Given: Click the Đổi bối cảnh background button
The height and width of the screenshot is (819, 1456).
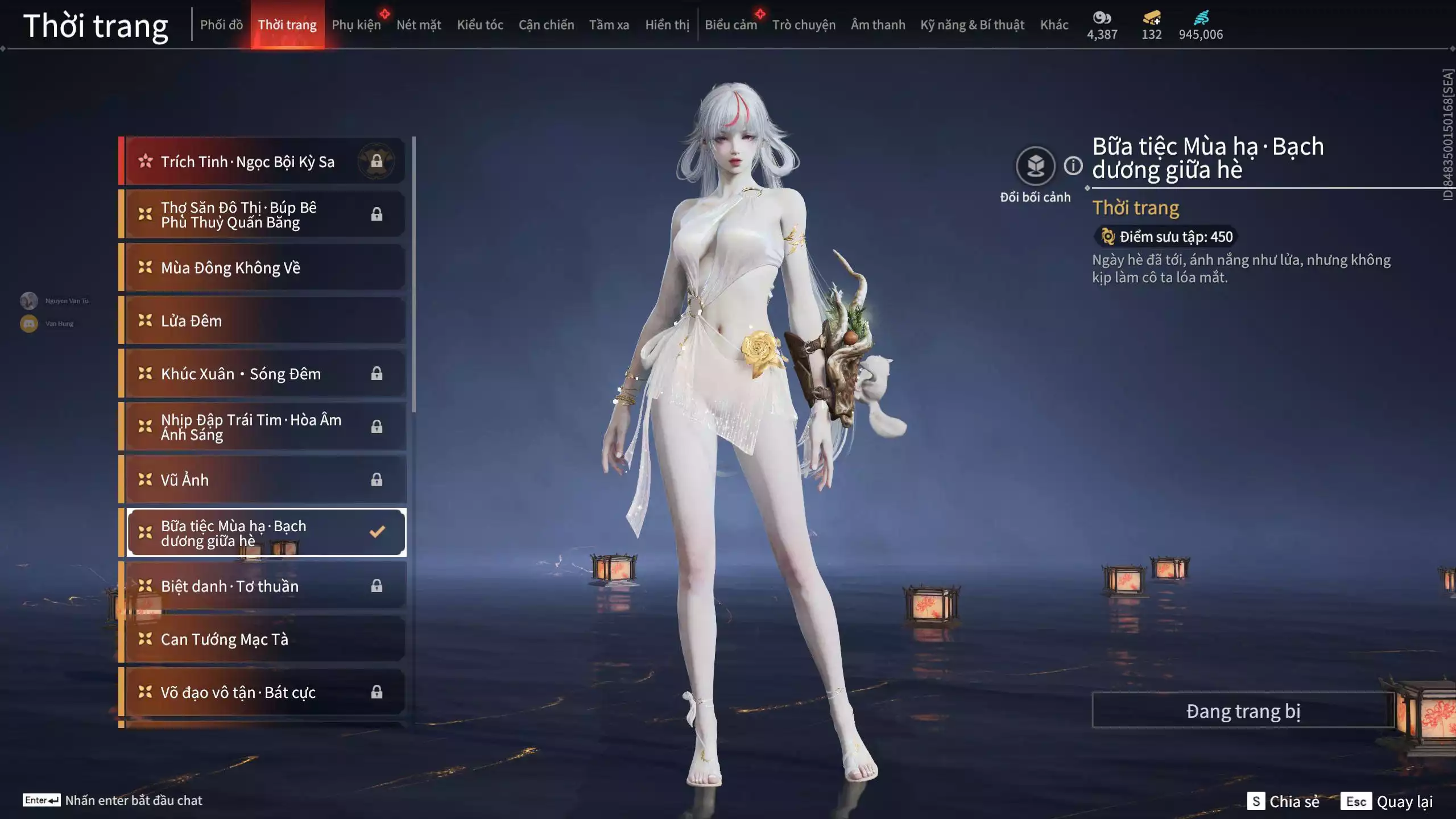Looking at the screenshot, I should [1035, 166].
